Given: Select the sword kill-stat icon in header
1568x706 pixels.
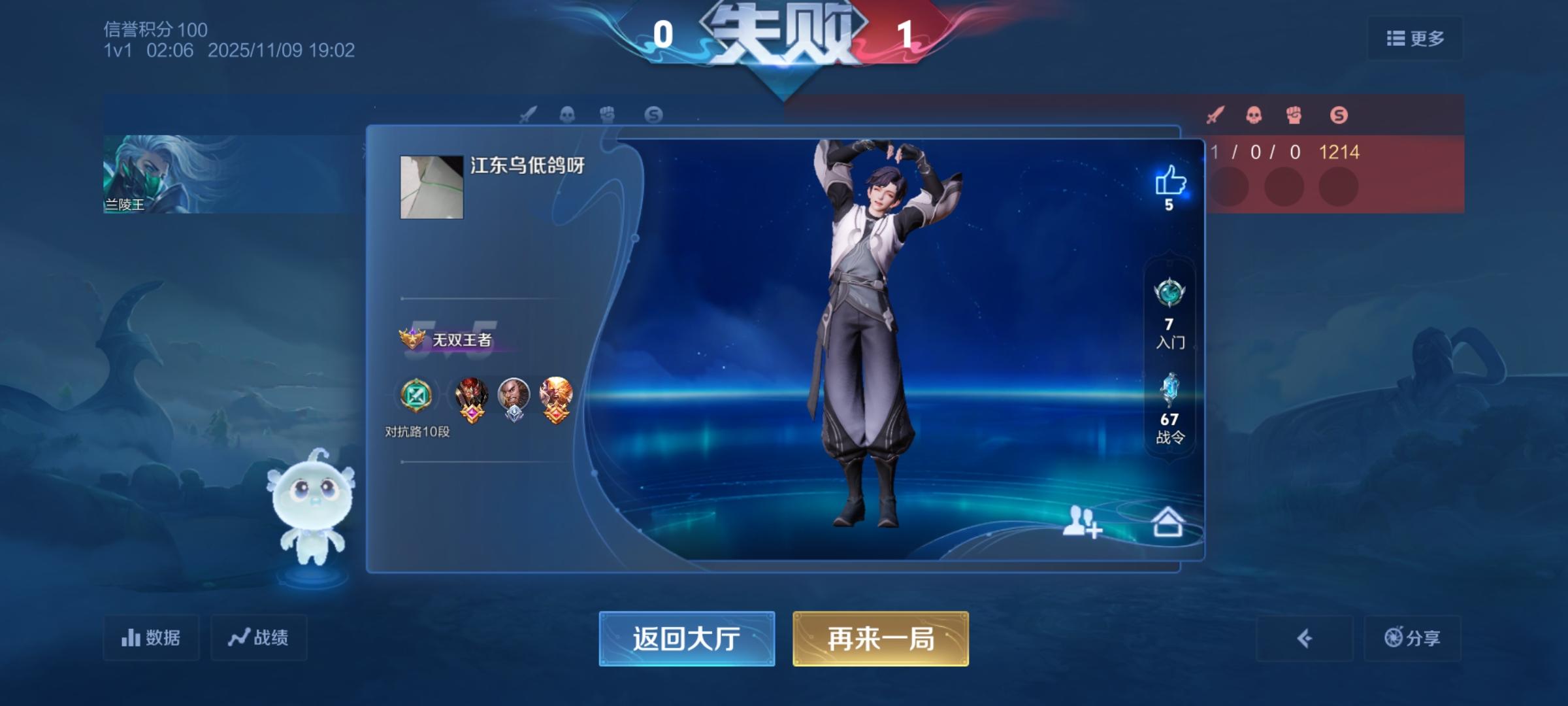Looking at the screenshot, I should (1216, 115).
